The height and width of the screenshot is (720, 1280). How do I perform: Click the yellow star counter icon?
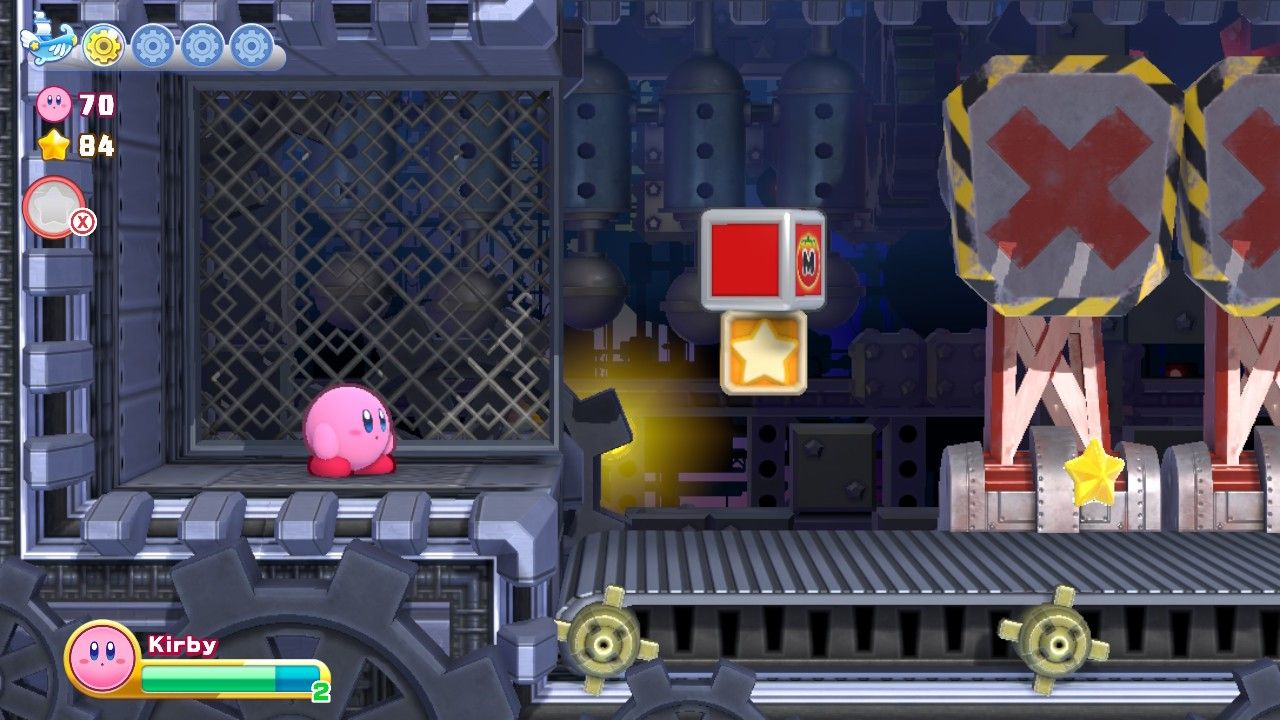click(x=55, y=144)
